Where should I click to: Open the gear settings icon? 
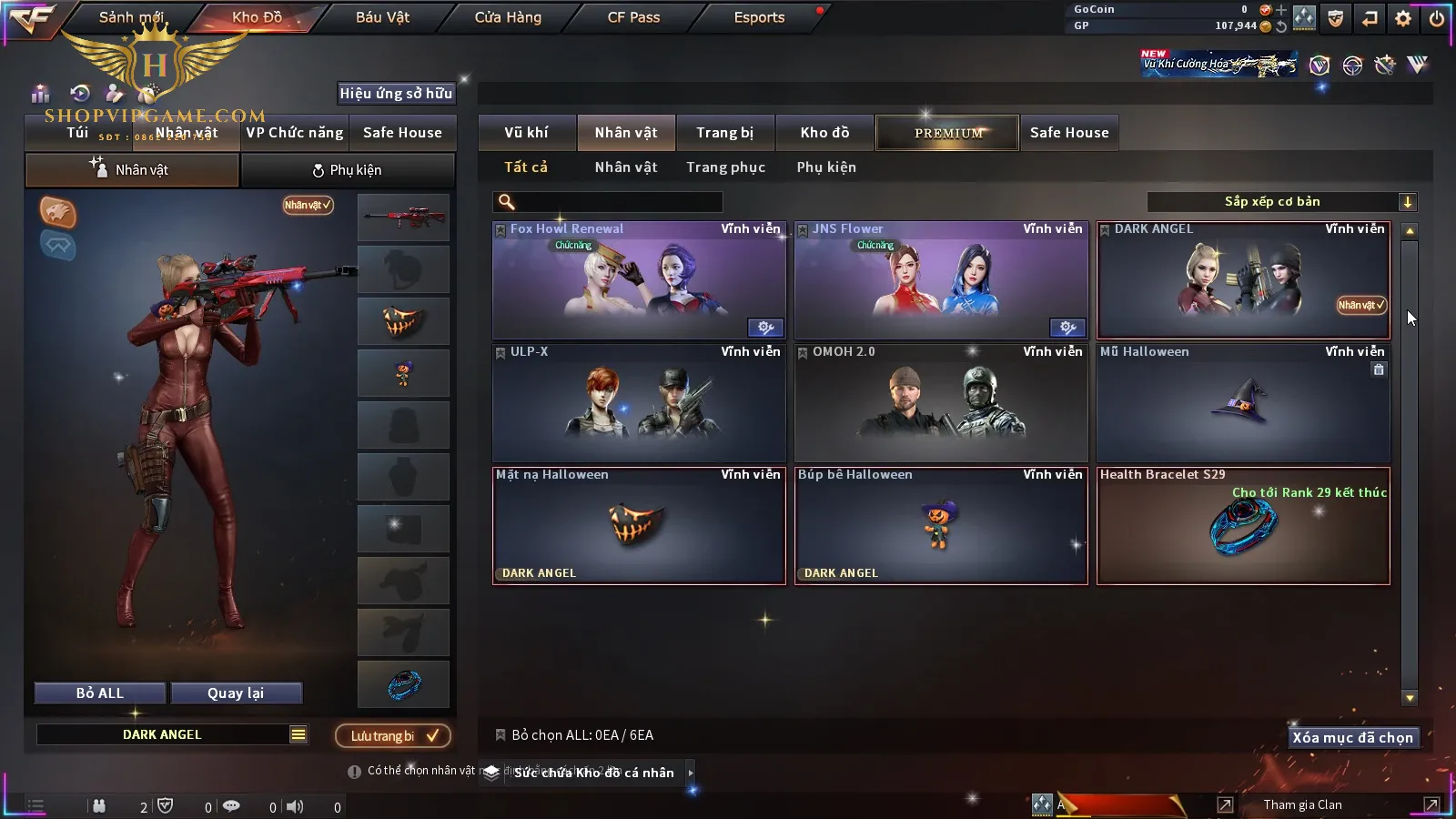1402,18
